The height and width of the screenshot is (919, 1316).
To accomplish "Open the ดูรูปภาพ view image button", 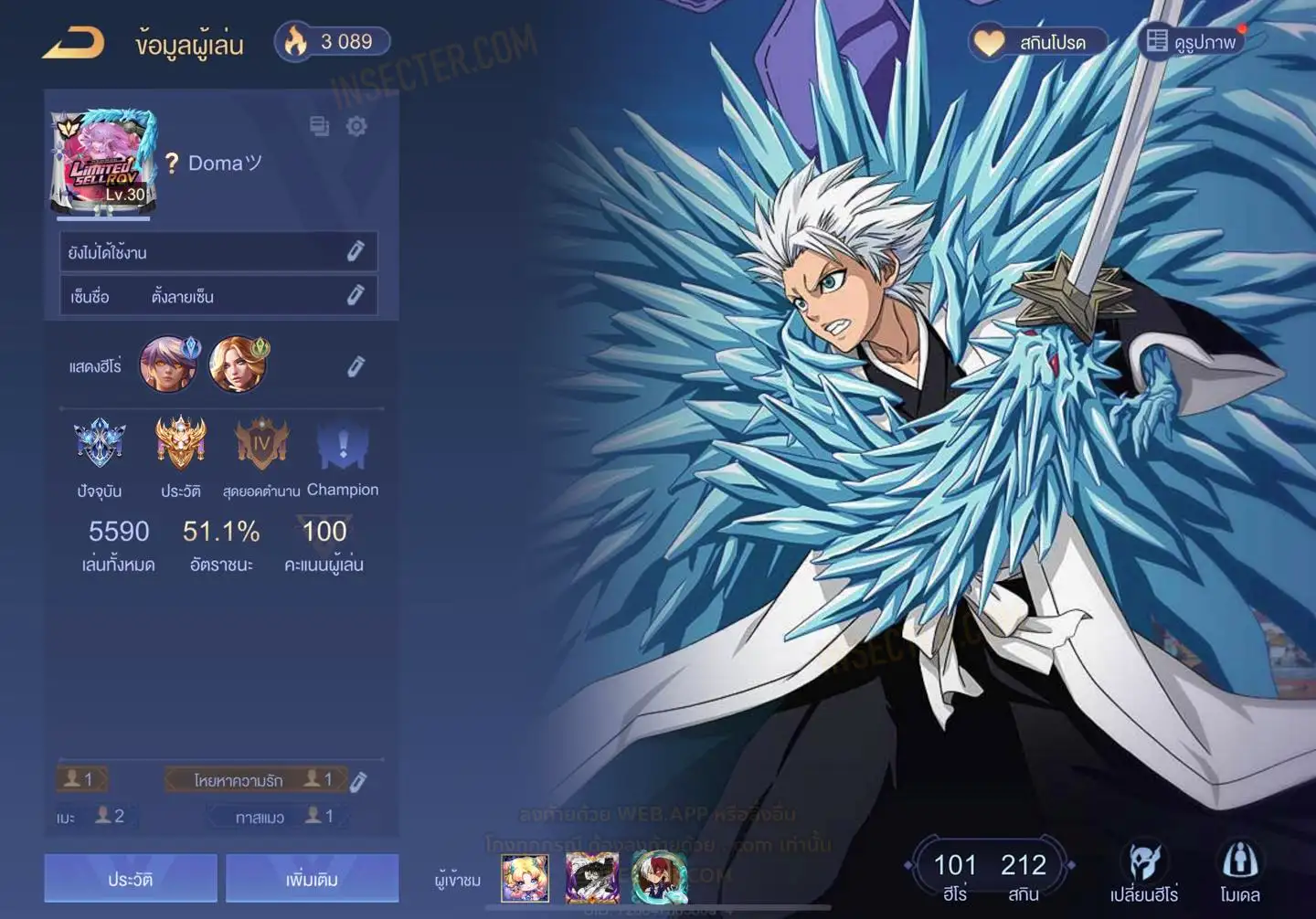I will 1192,42.
